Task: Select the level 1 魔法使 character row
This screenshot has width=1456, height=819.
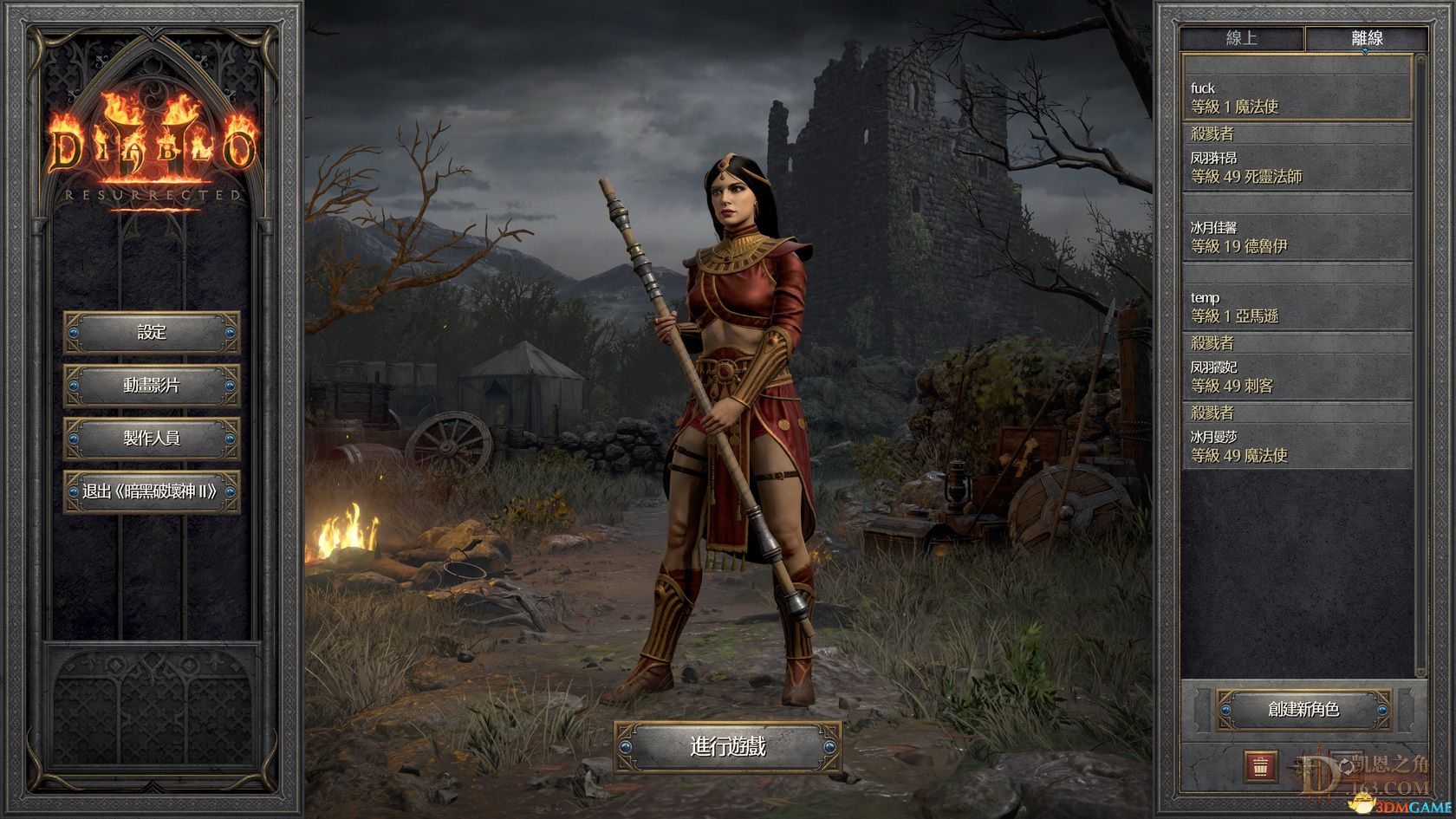Action: 1297,97
